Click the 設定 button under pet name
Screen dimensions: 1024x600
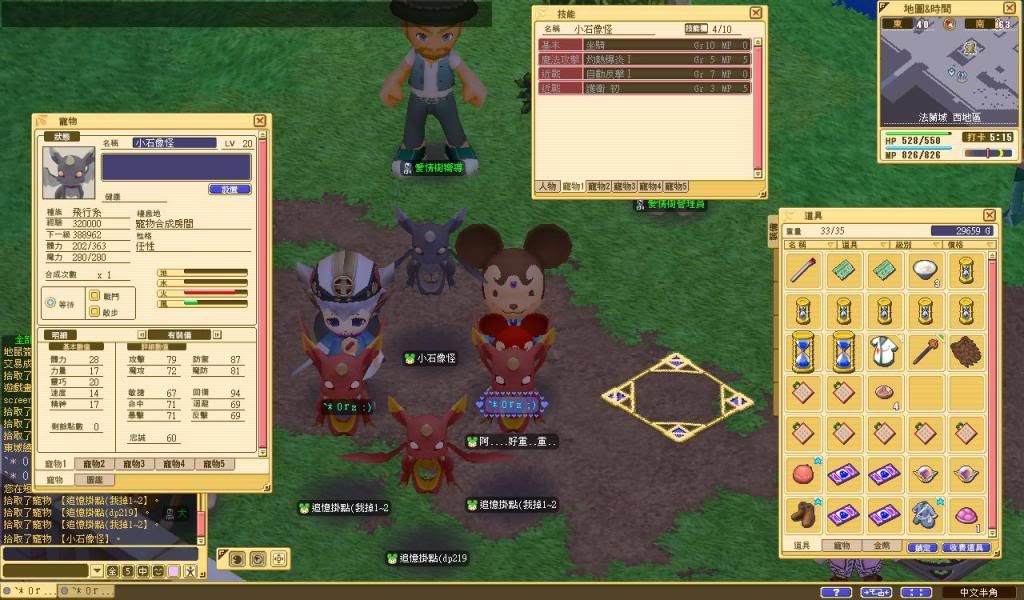(229, 189)
